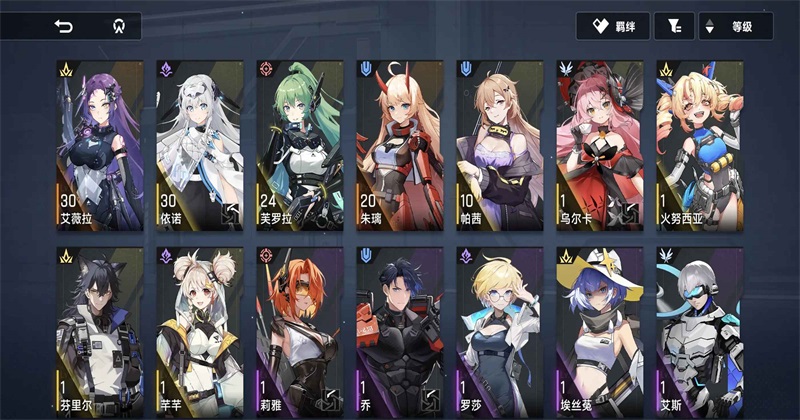Choose the character card 火努西亚

coord(700,145)
